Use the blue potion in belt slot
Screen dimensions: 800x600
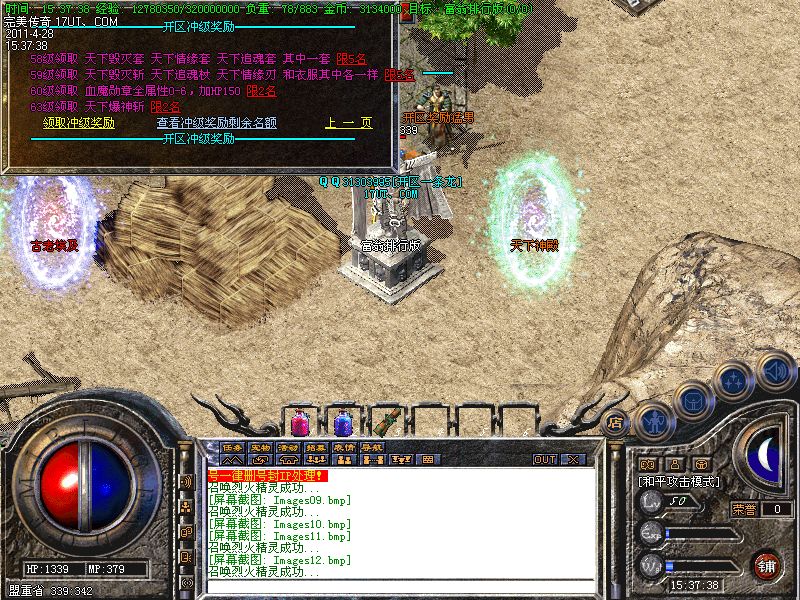click(343, 422)
